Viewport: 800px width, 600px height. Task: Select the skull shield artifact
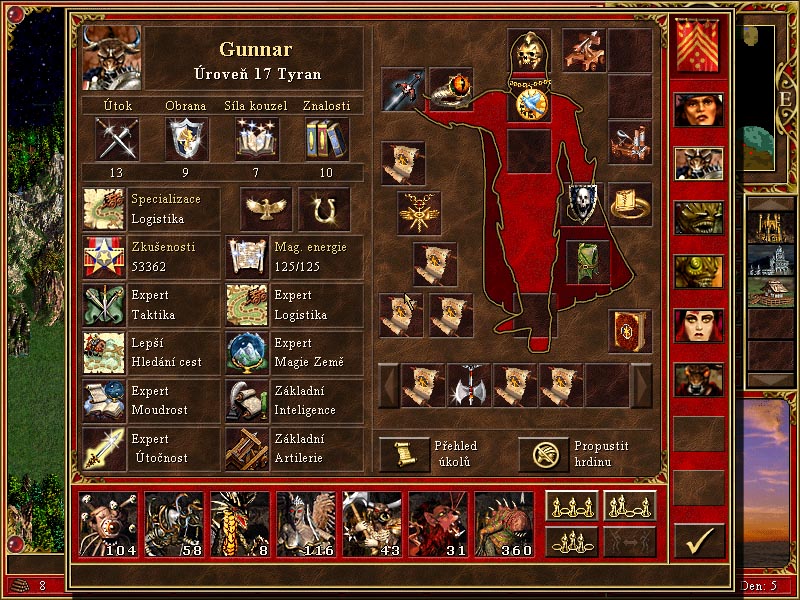click(584, 203)
